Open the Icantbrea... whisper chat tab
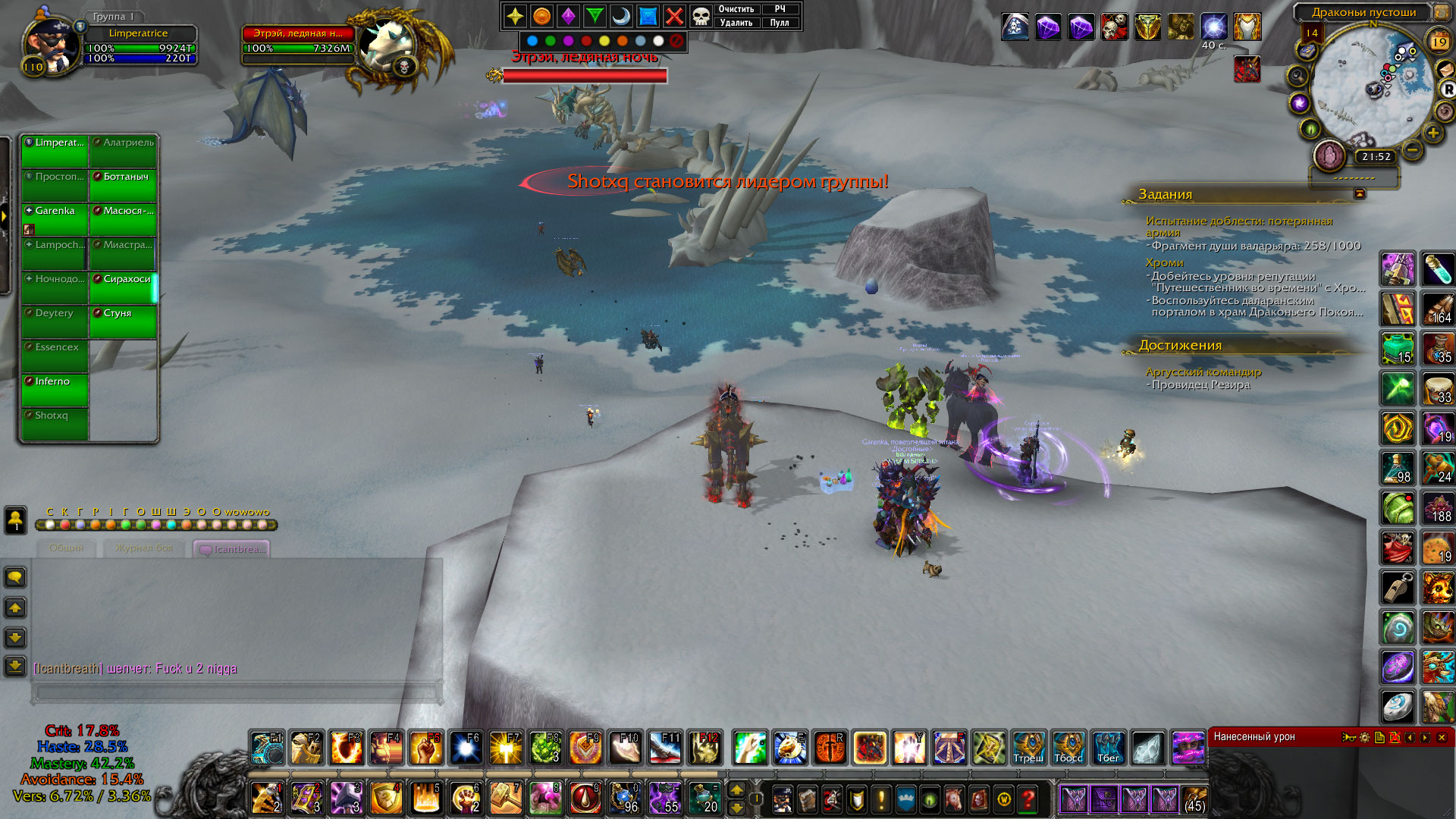 [x=232, y=549]
